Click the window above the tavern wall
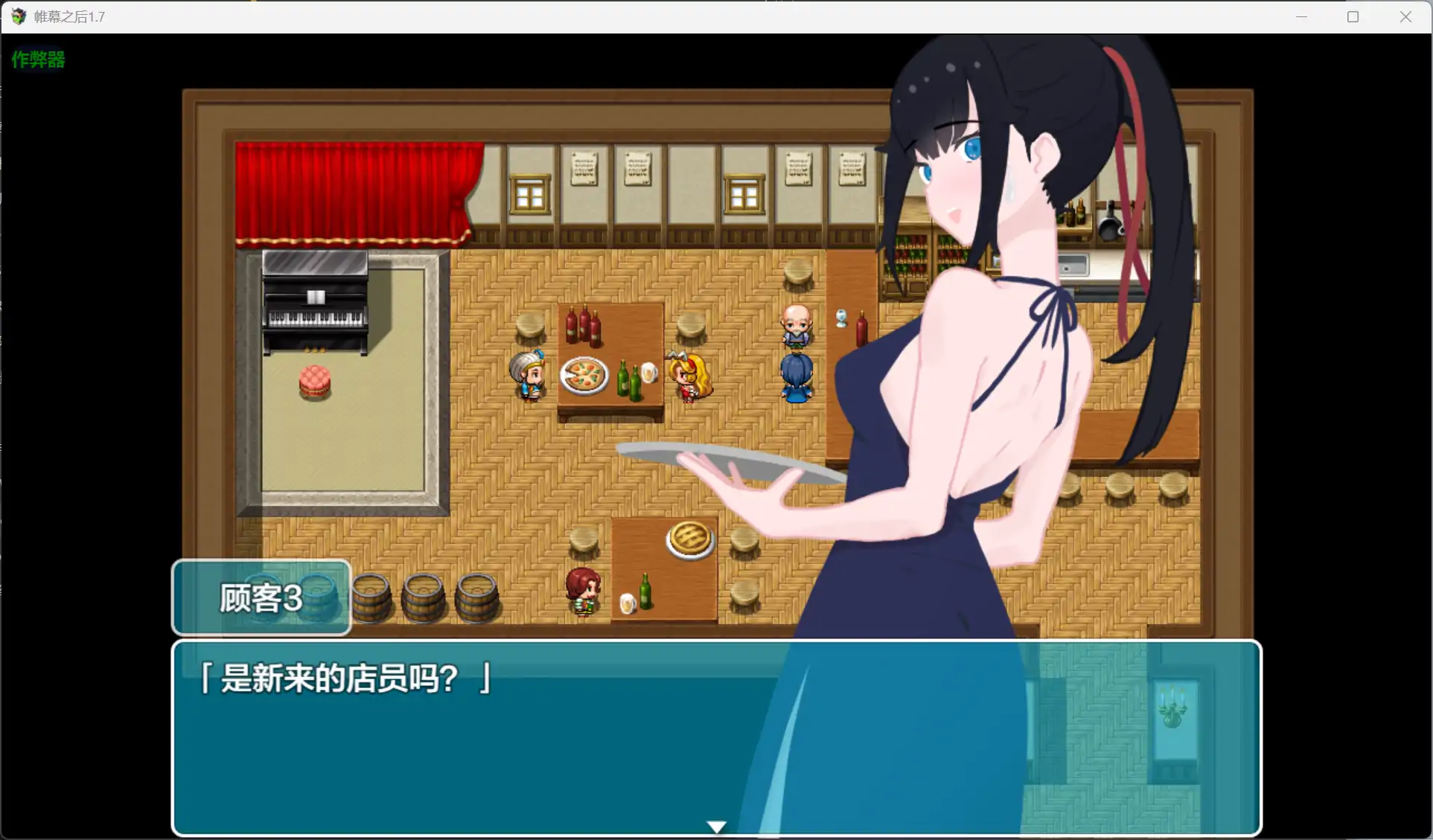1433x840 pixels. click(x=530, y=192)
